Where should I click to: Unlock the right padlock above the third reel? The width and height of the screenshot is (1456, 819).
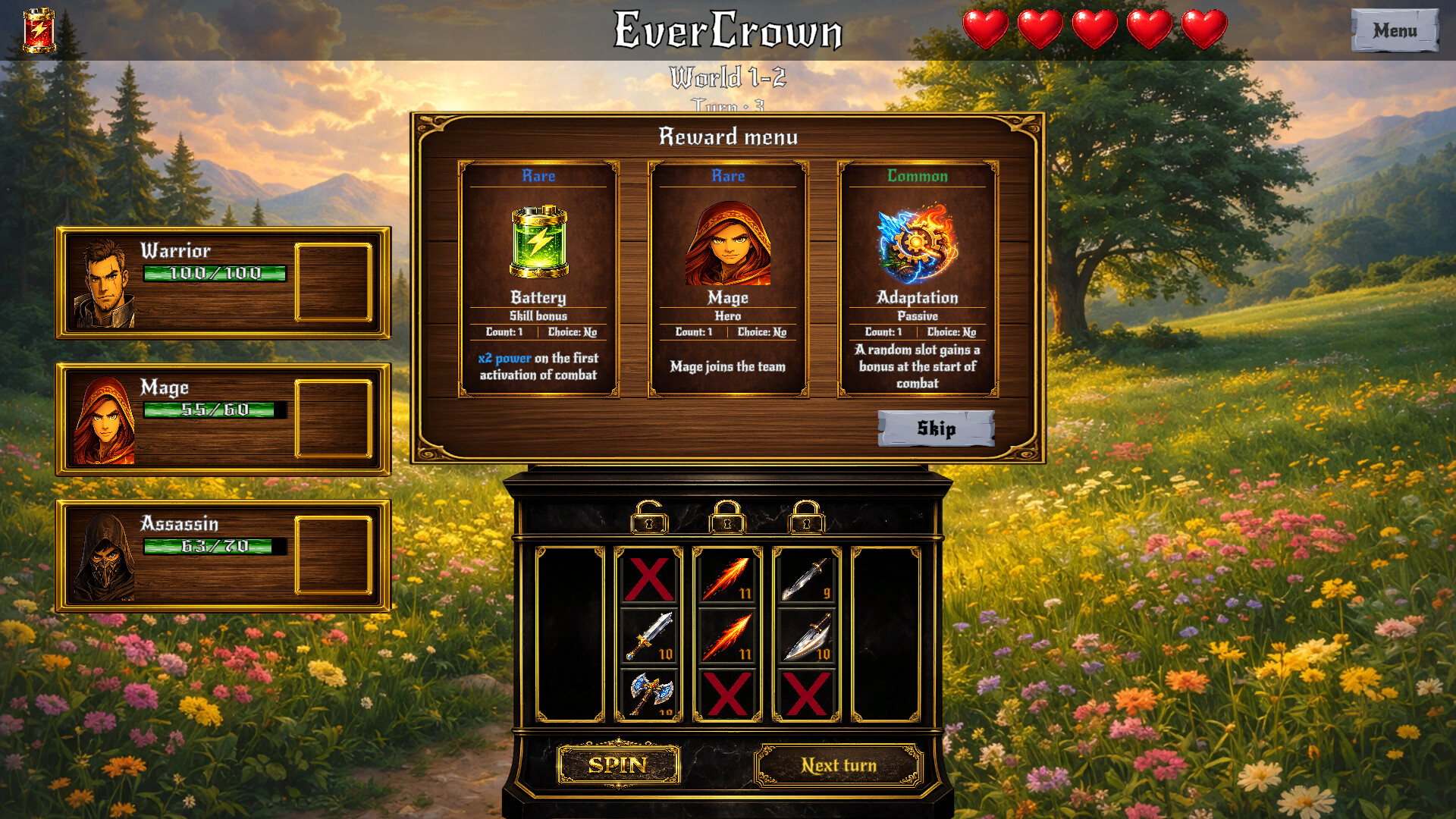pyautogui.click(x=805, y=519)
